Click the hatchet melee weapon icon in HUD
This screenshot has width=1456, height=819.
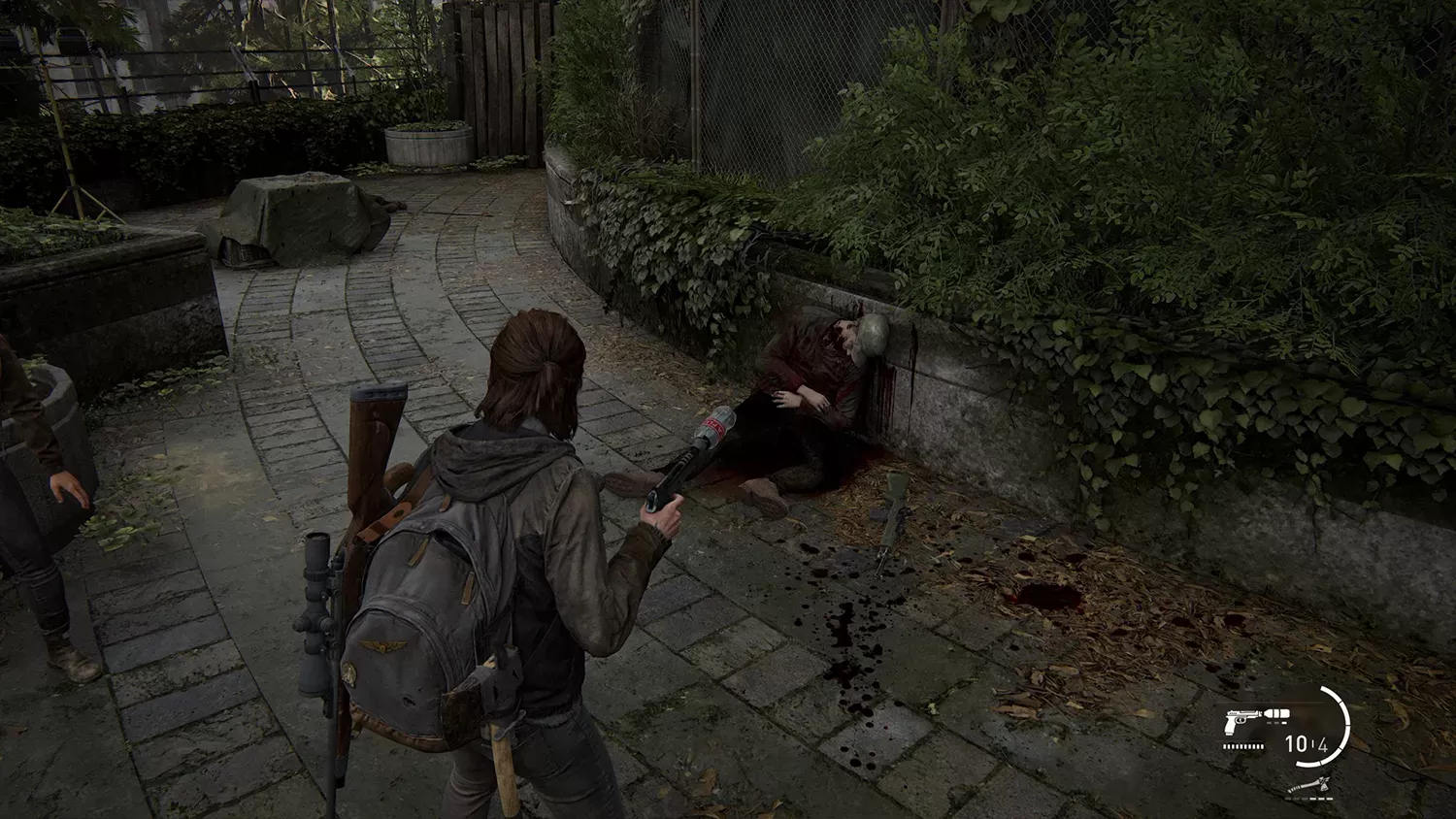tap(1310, 786)
